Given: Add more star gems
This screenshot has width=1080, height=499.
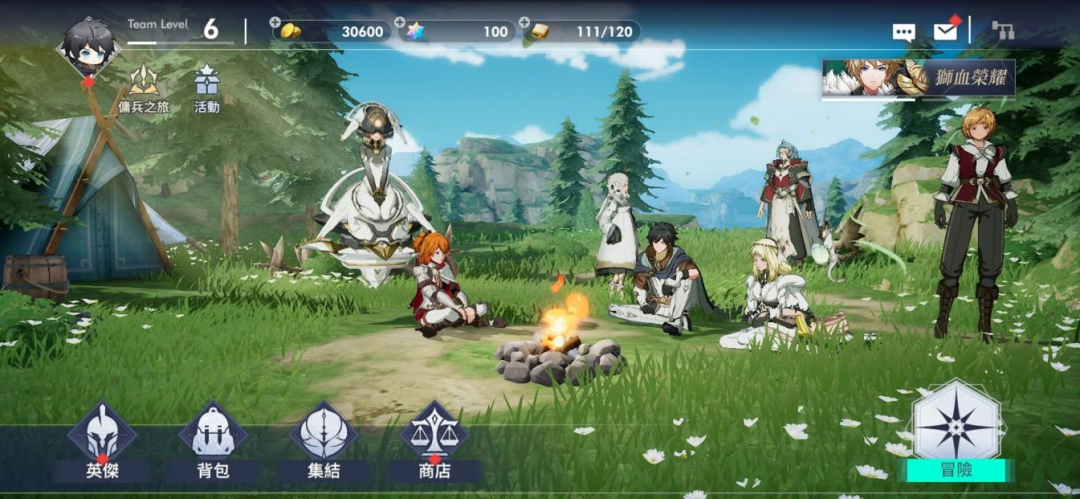Looking at the screenshot, I should (x=400, y=22).
